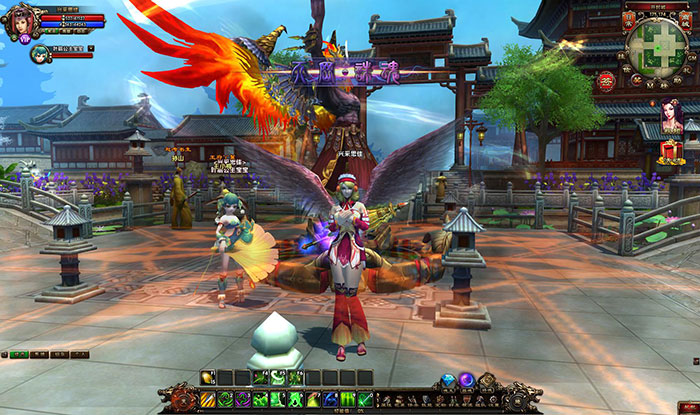Image resolution: width=700 pixels, height=415 pixels.
Task: Open the first chat channel tab
Action: click(20, 355)
